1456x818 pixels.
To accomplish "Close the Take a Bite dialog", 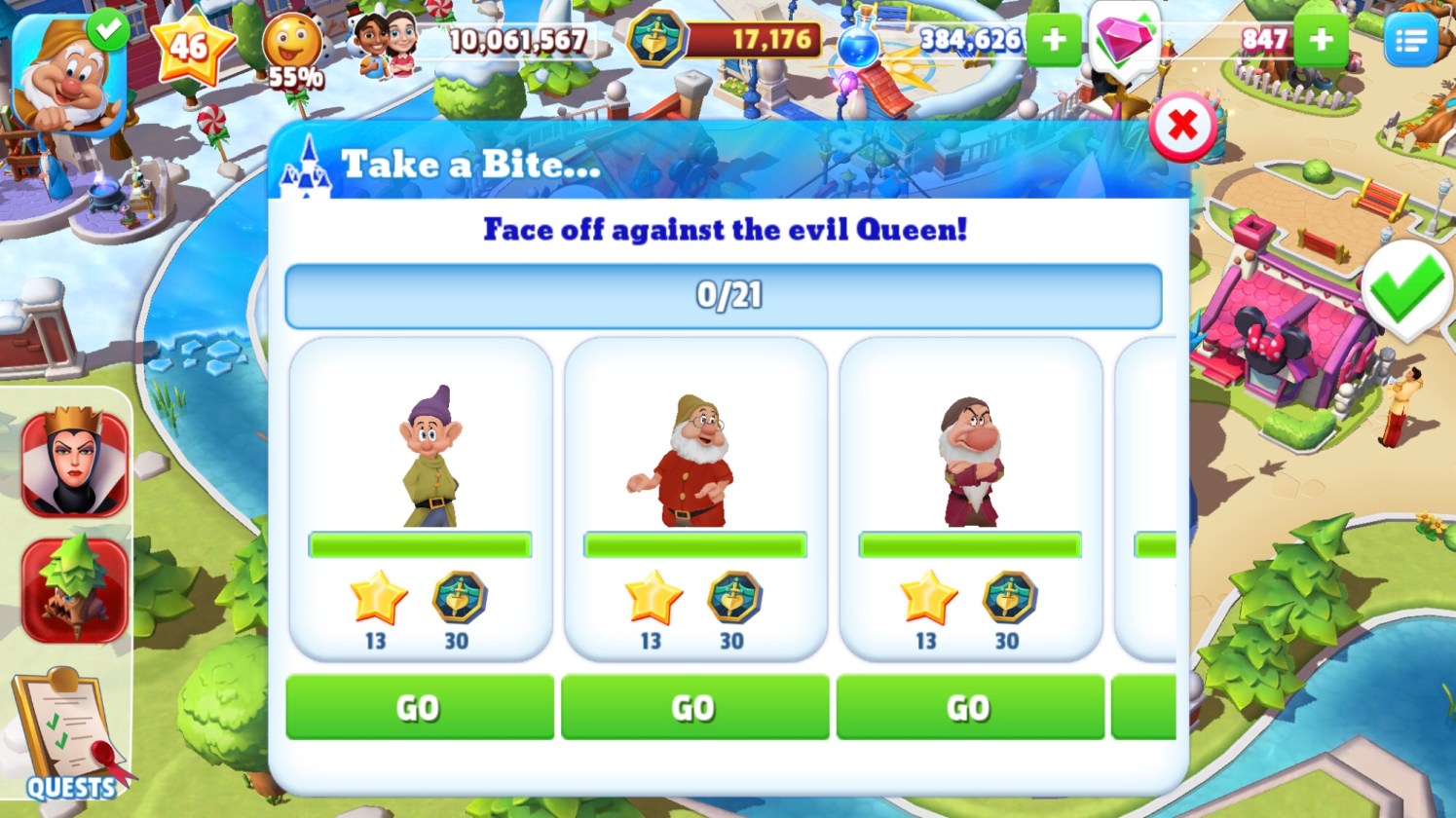I will click(x=1182, y=126).
